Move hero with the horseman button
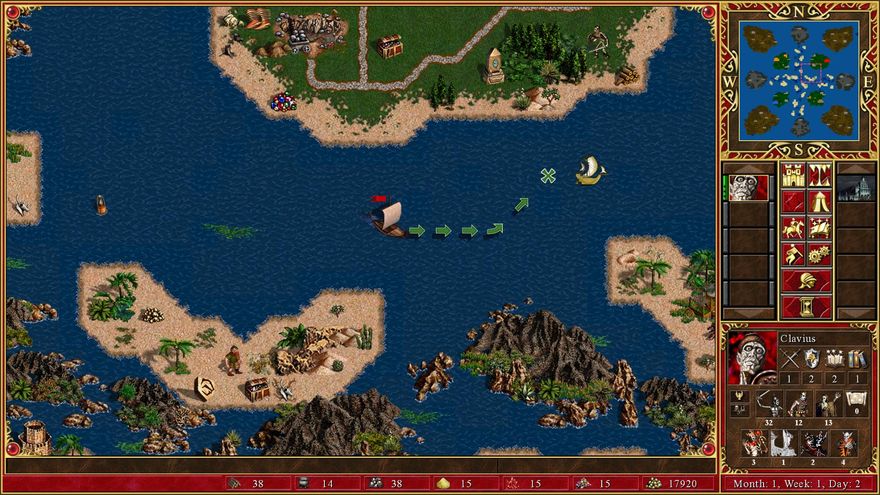 pos(793,228)
